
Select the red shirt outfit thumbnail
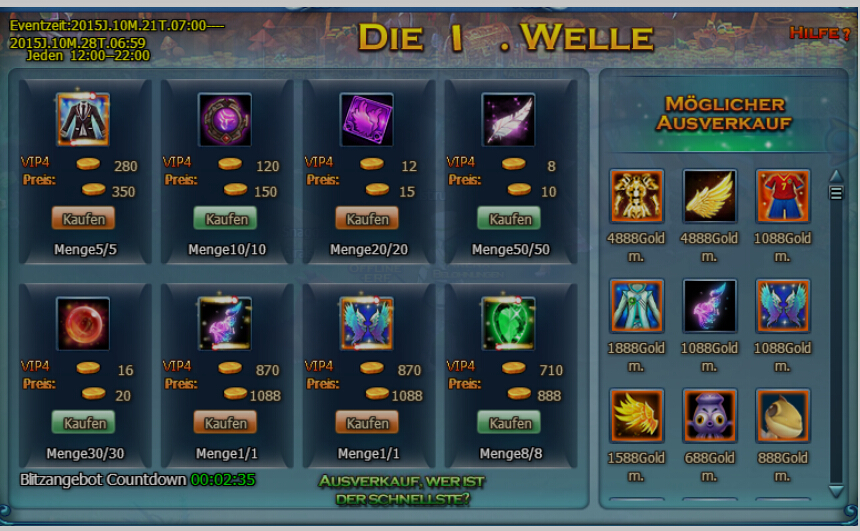pyautogui.click(x=783, y=196)
